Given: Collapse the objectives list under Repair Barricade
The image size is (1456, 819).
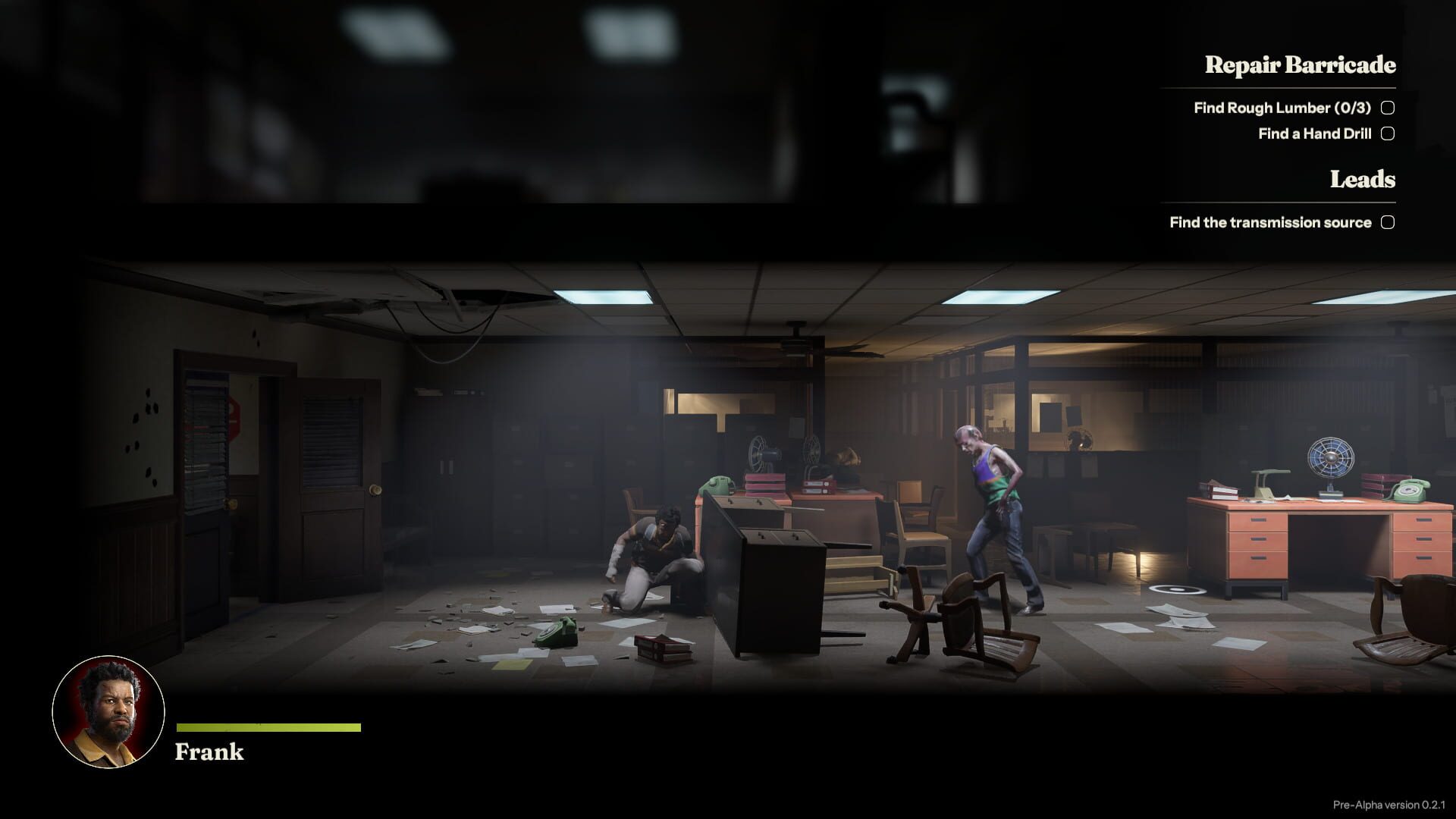Looking at the screenshot, I should click(1299, 66).
